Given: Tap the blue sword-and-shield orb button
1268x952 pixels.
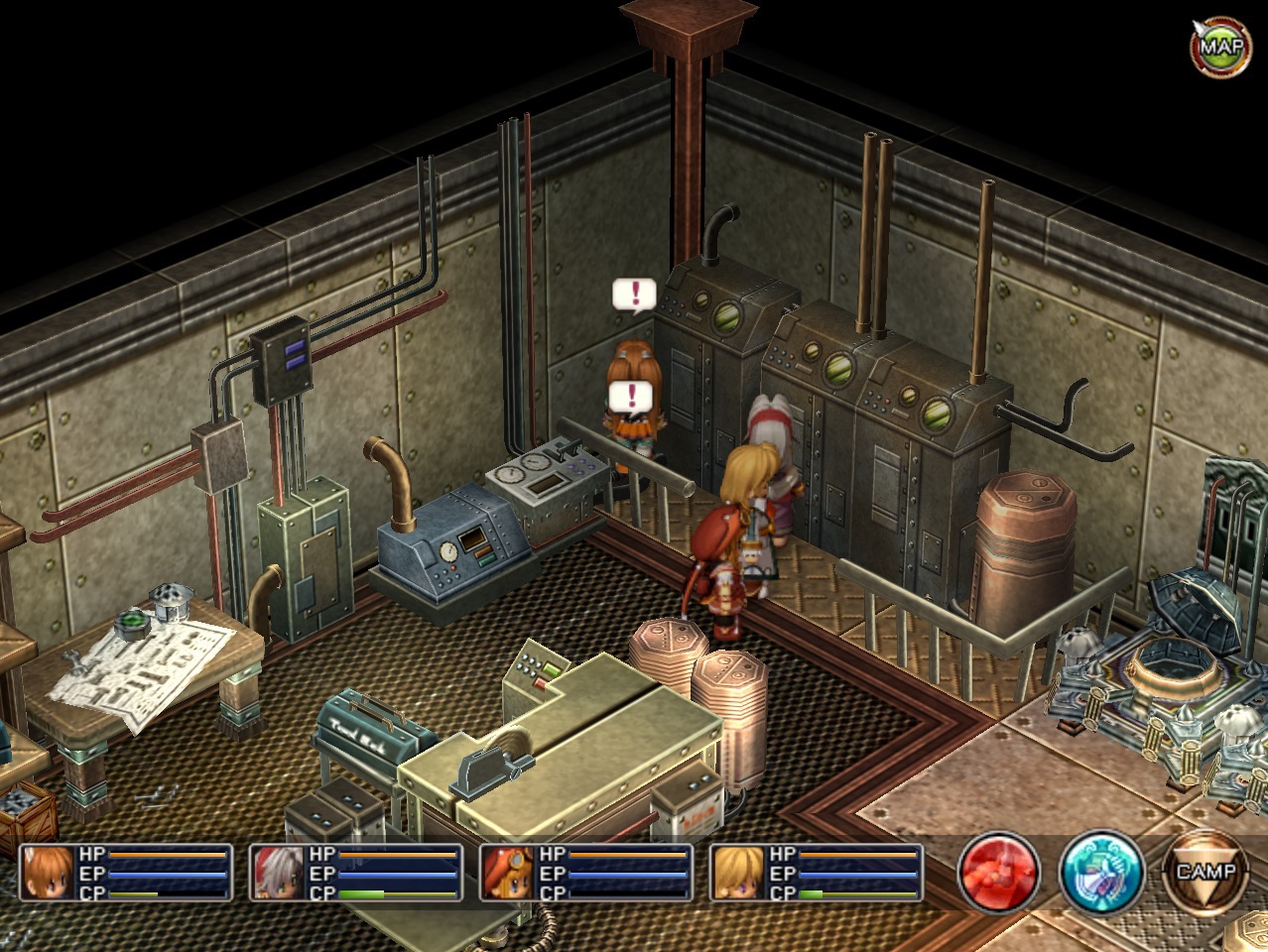Looking at the screenshot, I should click(x=1101, y=874).
